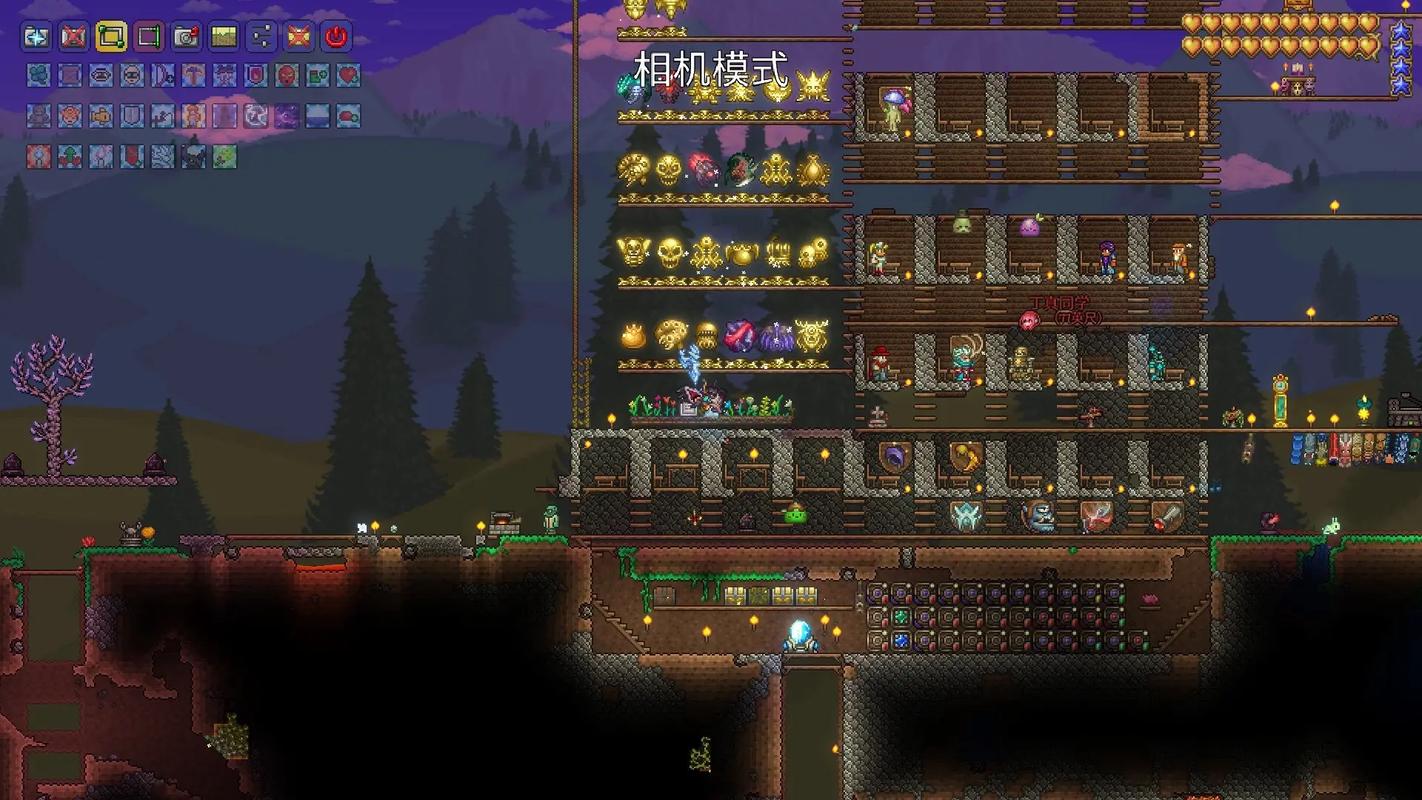
Task: Click the red skull buff icon
Action: pyautogui.click(x=286, y=75)
